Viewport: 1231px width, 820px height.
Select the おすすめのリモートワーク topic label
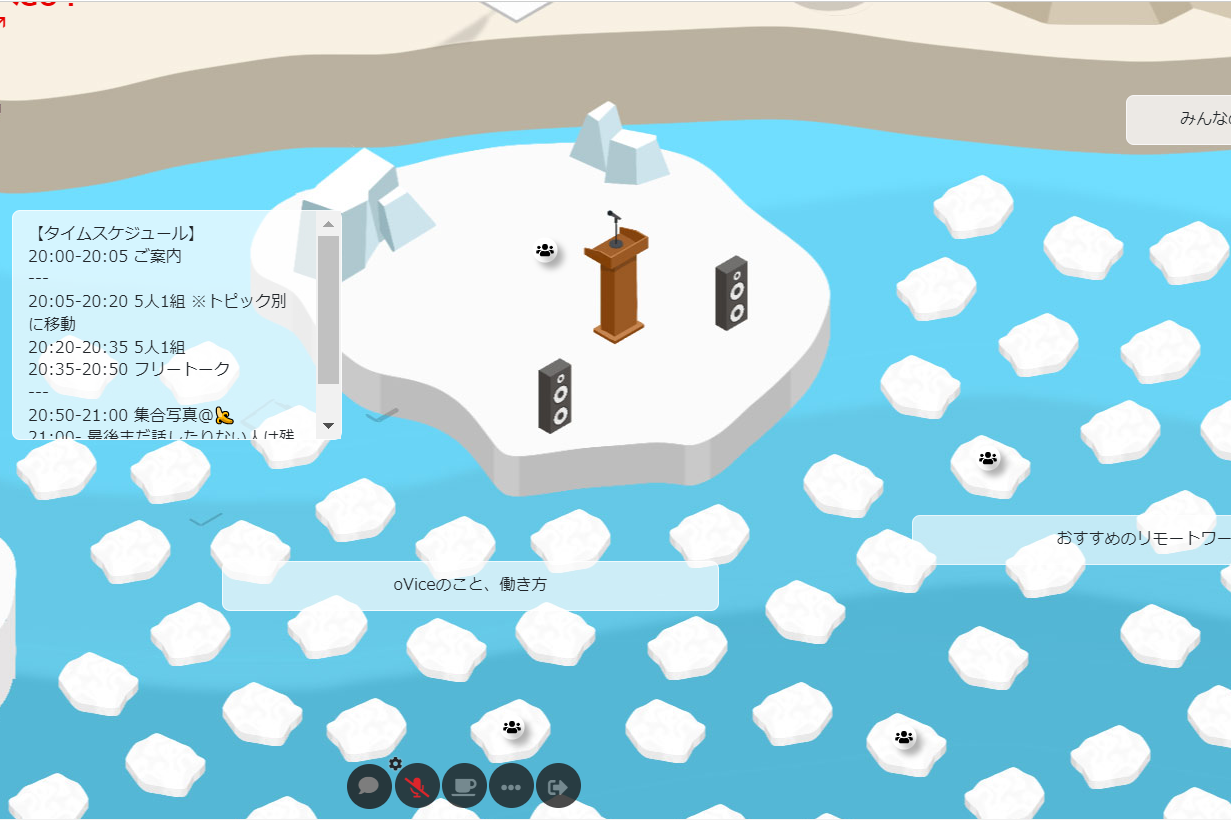click(1071, 539)
